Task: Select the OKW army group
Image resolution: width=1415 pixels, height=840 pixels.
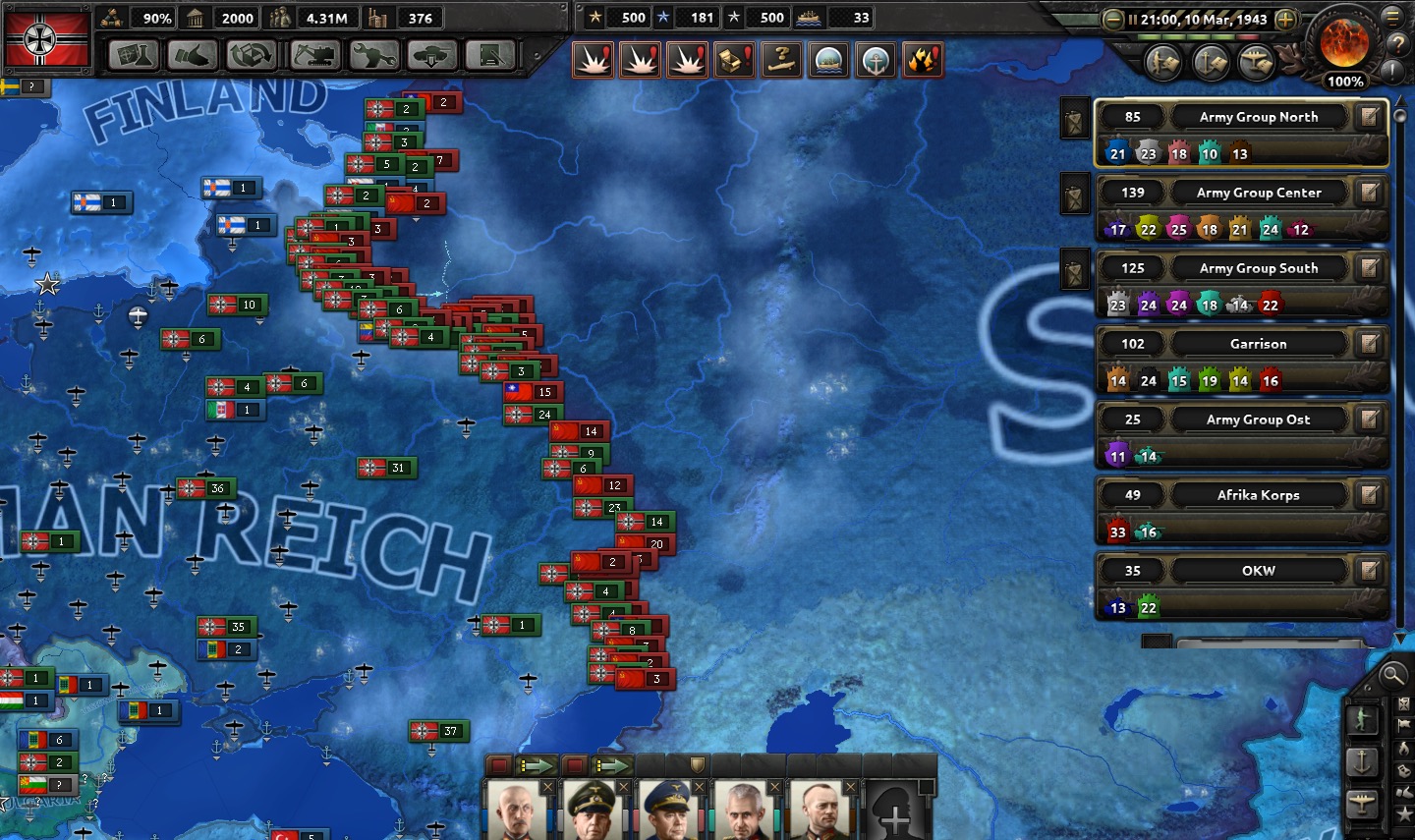Action: [1258, 571]
